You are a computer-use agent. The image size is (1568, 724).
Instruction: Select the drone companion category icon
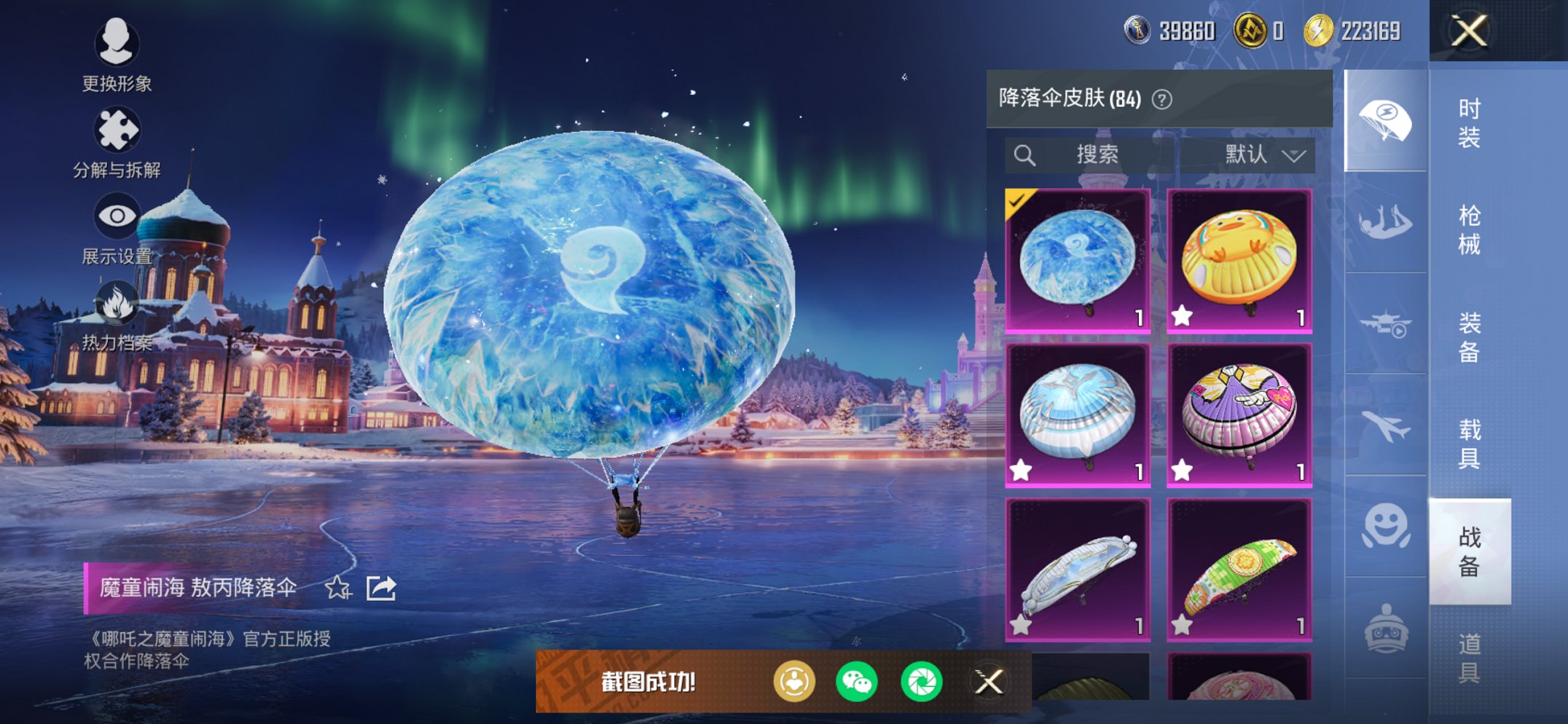(1385, 324)
